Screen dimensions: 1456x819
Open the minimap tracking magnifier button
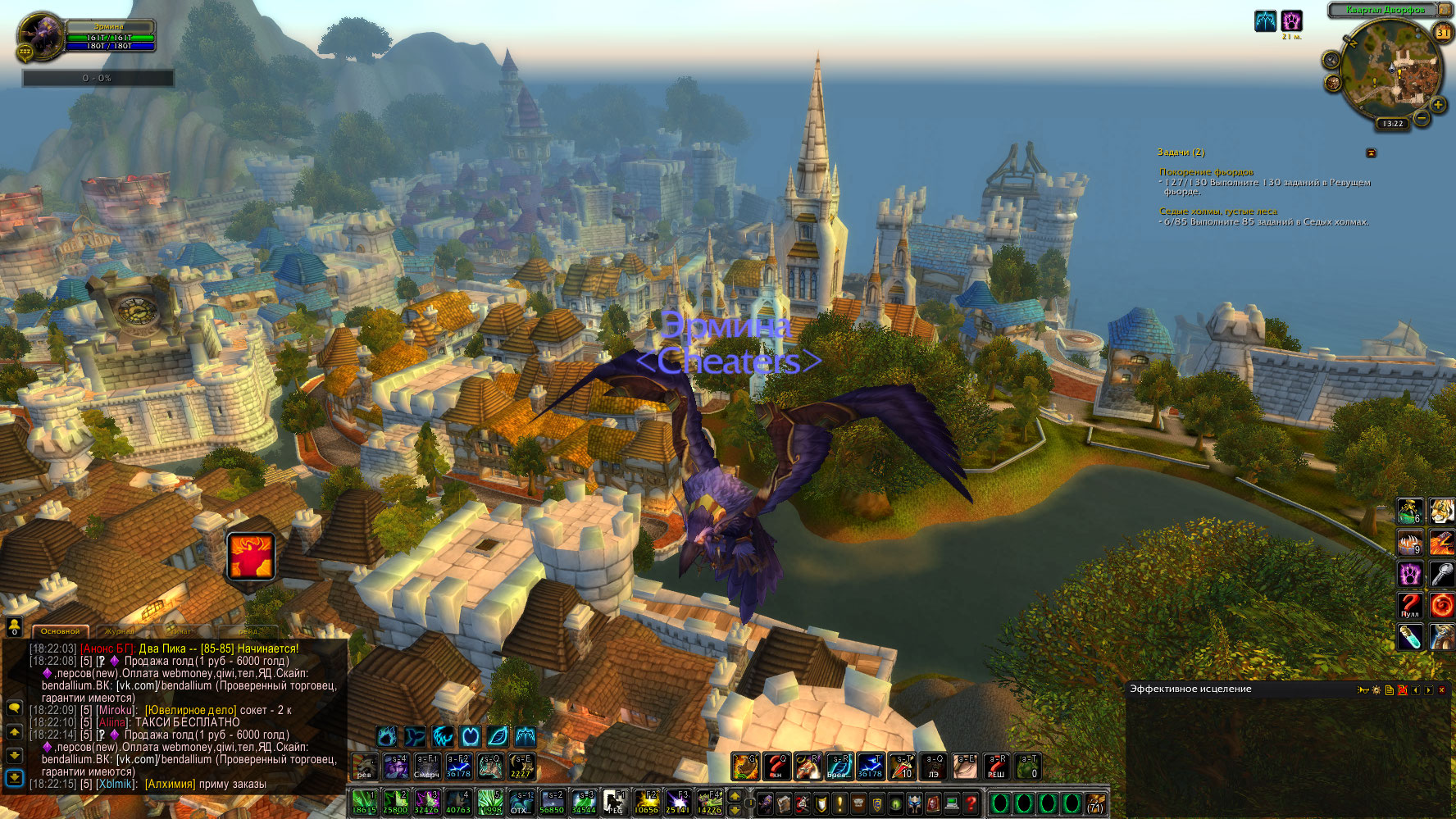(1331, 60)
